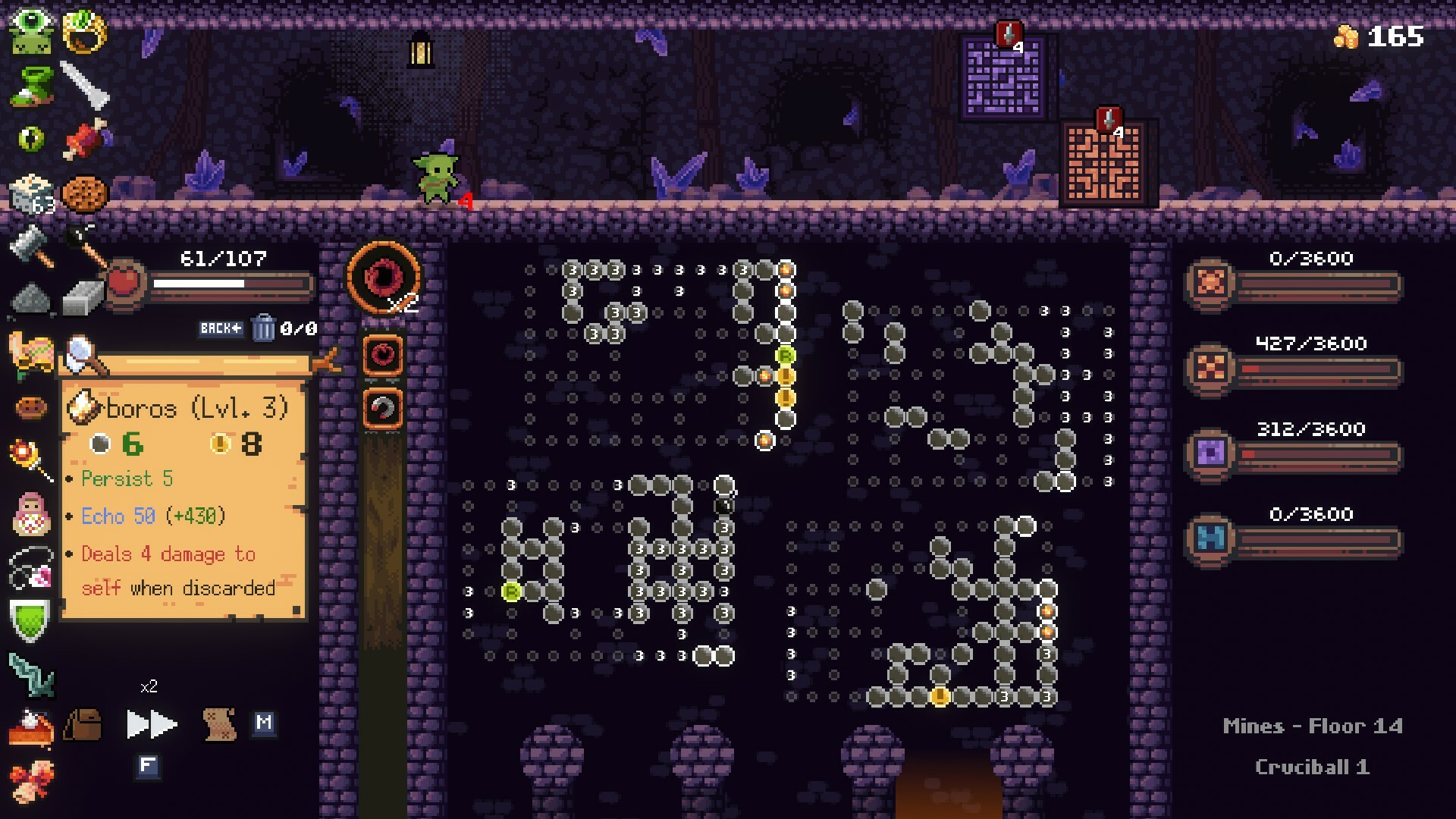Toggle the F hotkey button
The height and width of the screenshot is (819, 1456).
click(148, 766)
